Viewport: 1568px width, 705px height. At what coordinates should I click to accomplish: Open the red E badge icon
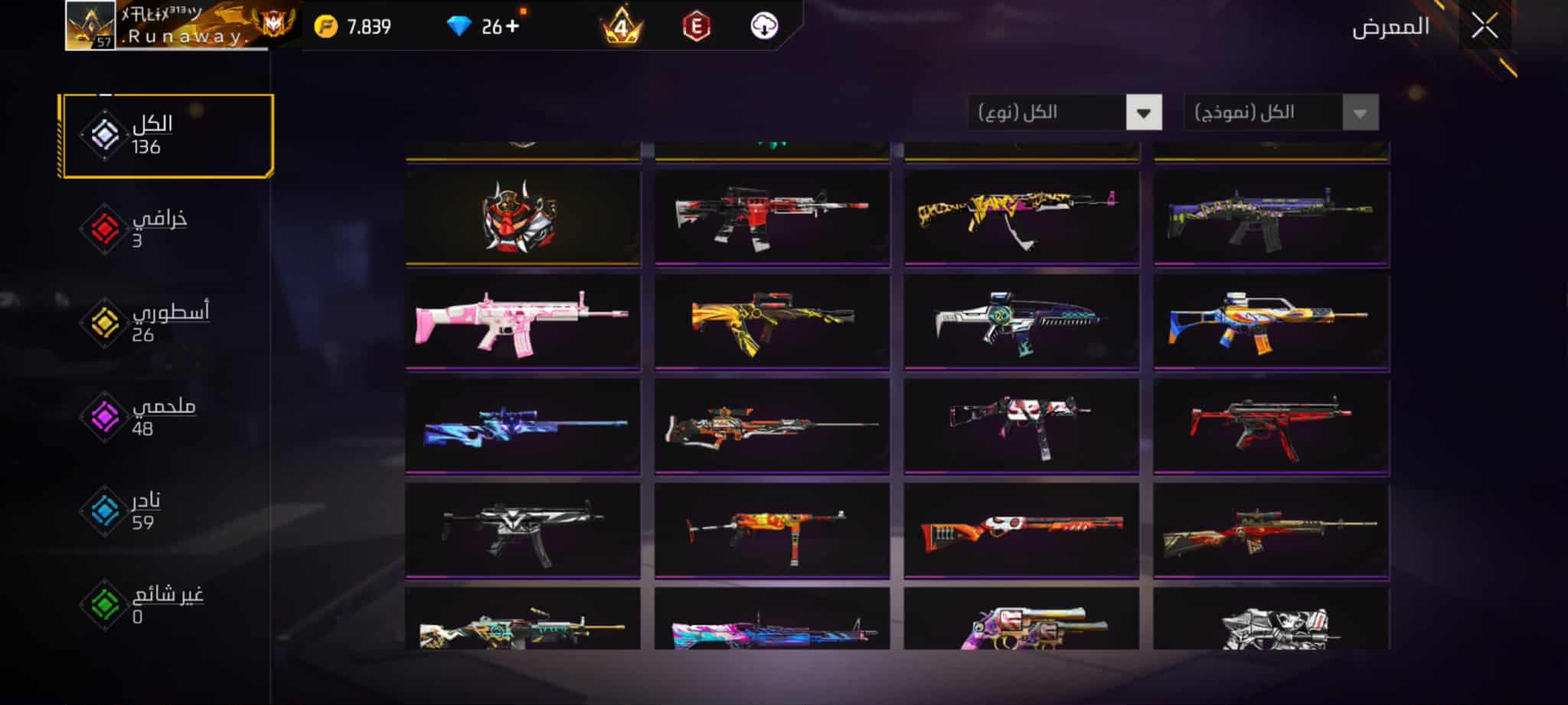(696, 27)
